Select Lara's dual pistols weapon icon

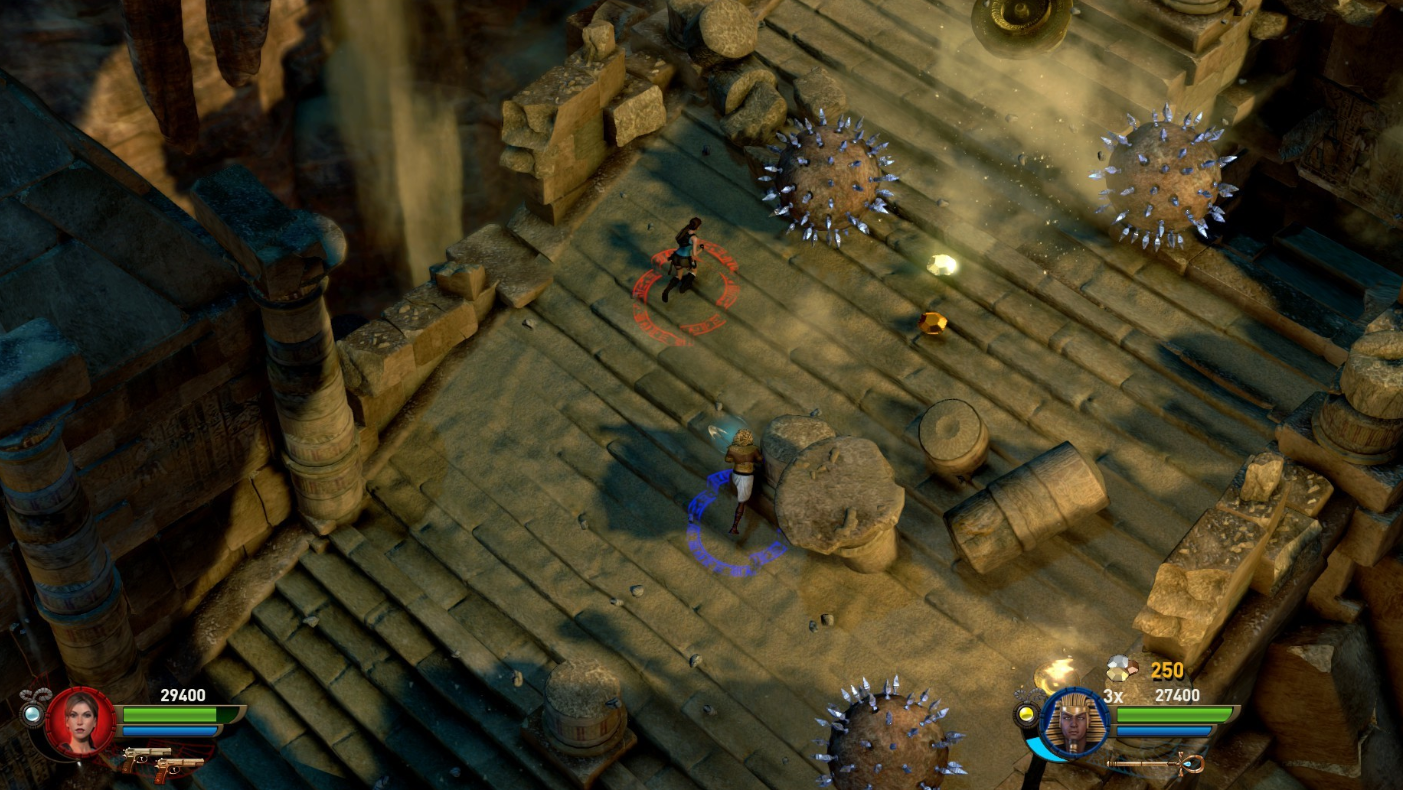point(165,762)
